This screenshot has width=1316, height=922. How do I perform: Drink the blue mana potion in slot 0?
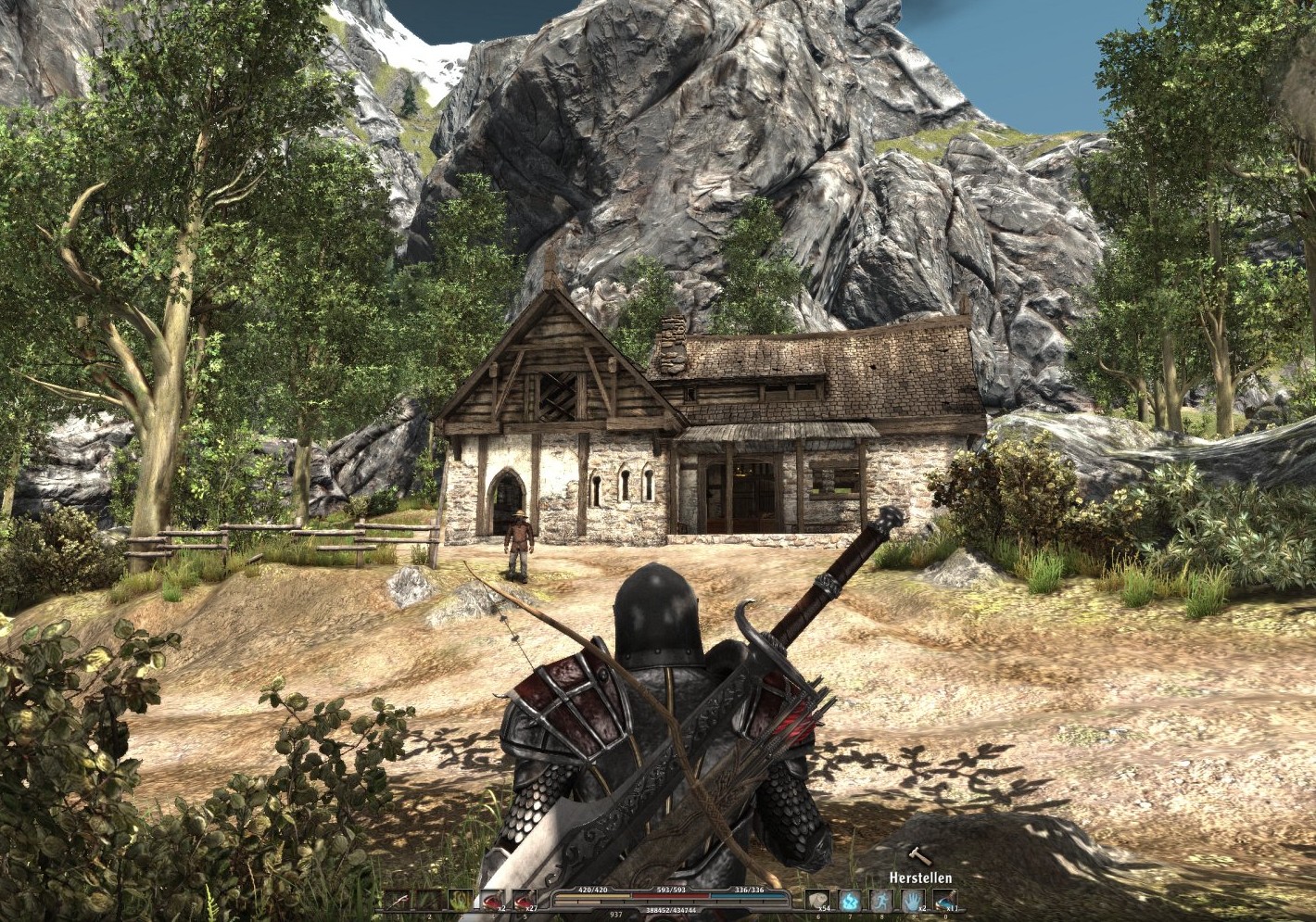tap(944, 900)
